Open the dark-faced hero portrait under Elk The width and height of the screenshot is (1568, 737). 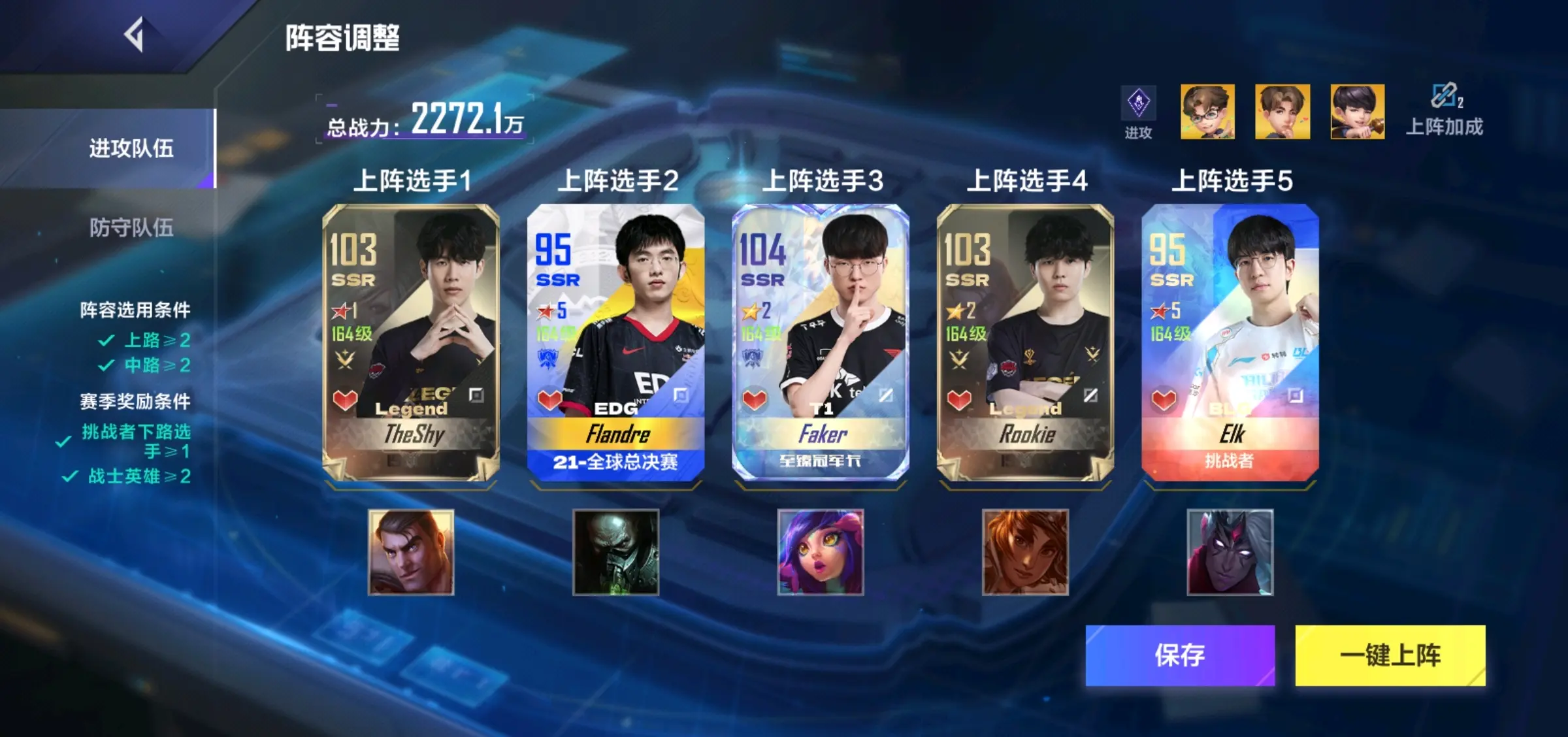(x=1230, y=552)
